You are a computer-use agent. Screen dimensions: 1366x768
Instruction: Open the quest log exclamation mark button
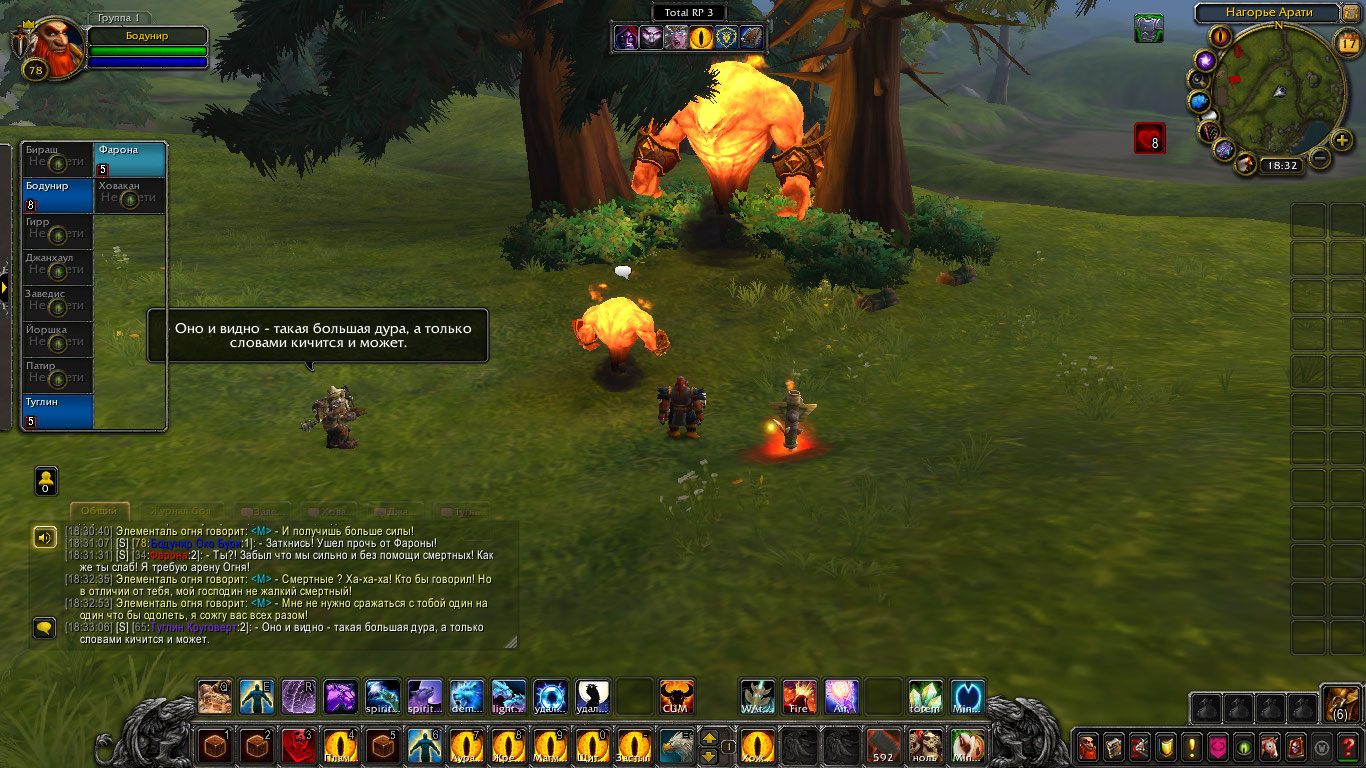(x=1191, y=746)
